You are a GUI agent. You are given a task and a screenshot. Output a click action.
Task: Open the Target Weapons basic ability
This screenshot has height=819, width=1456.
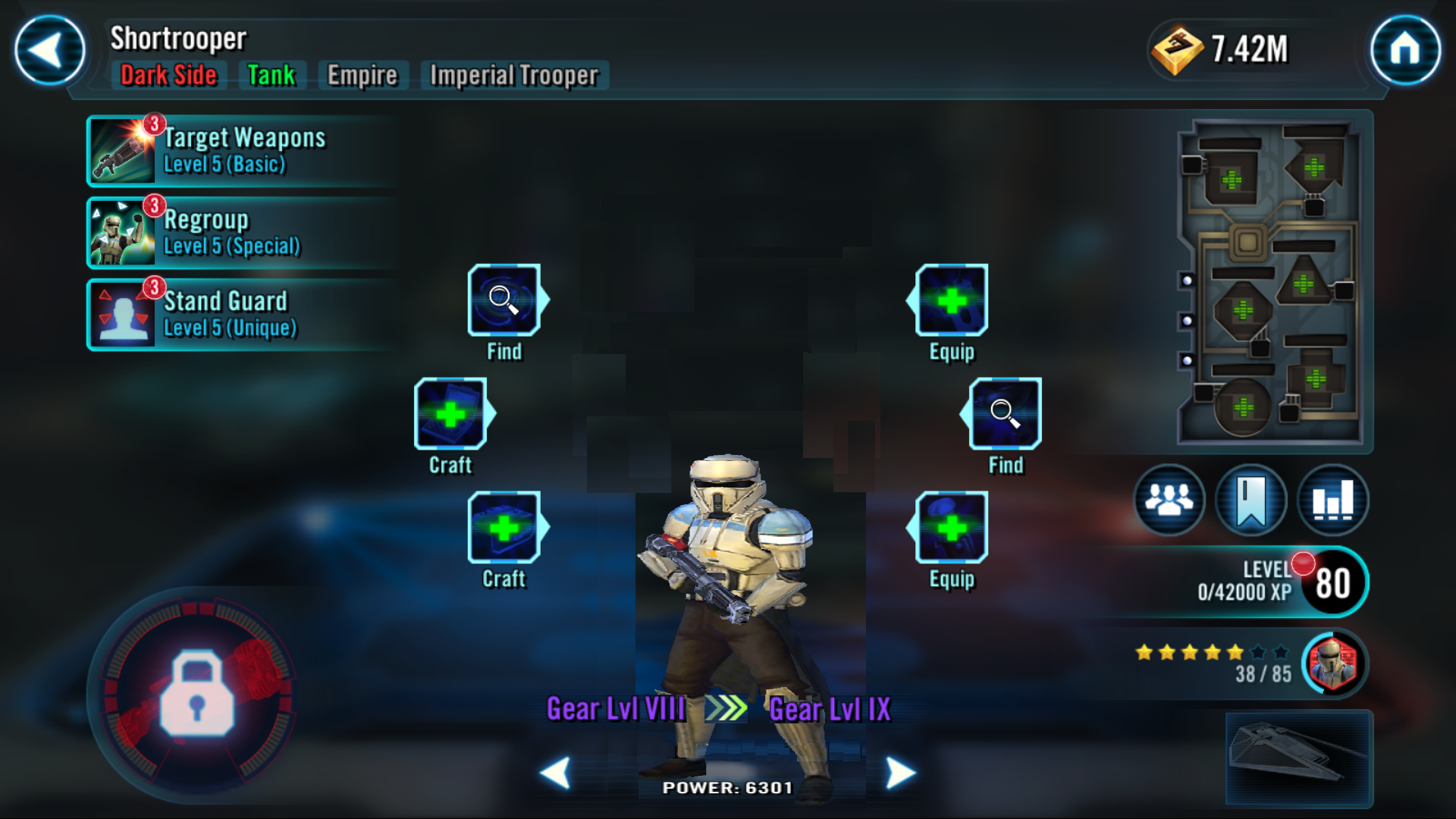coord(239,152)
